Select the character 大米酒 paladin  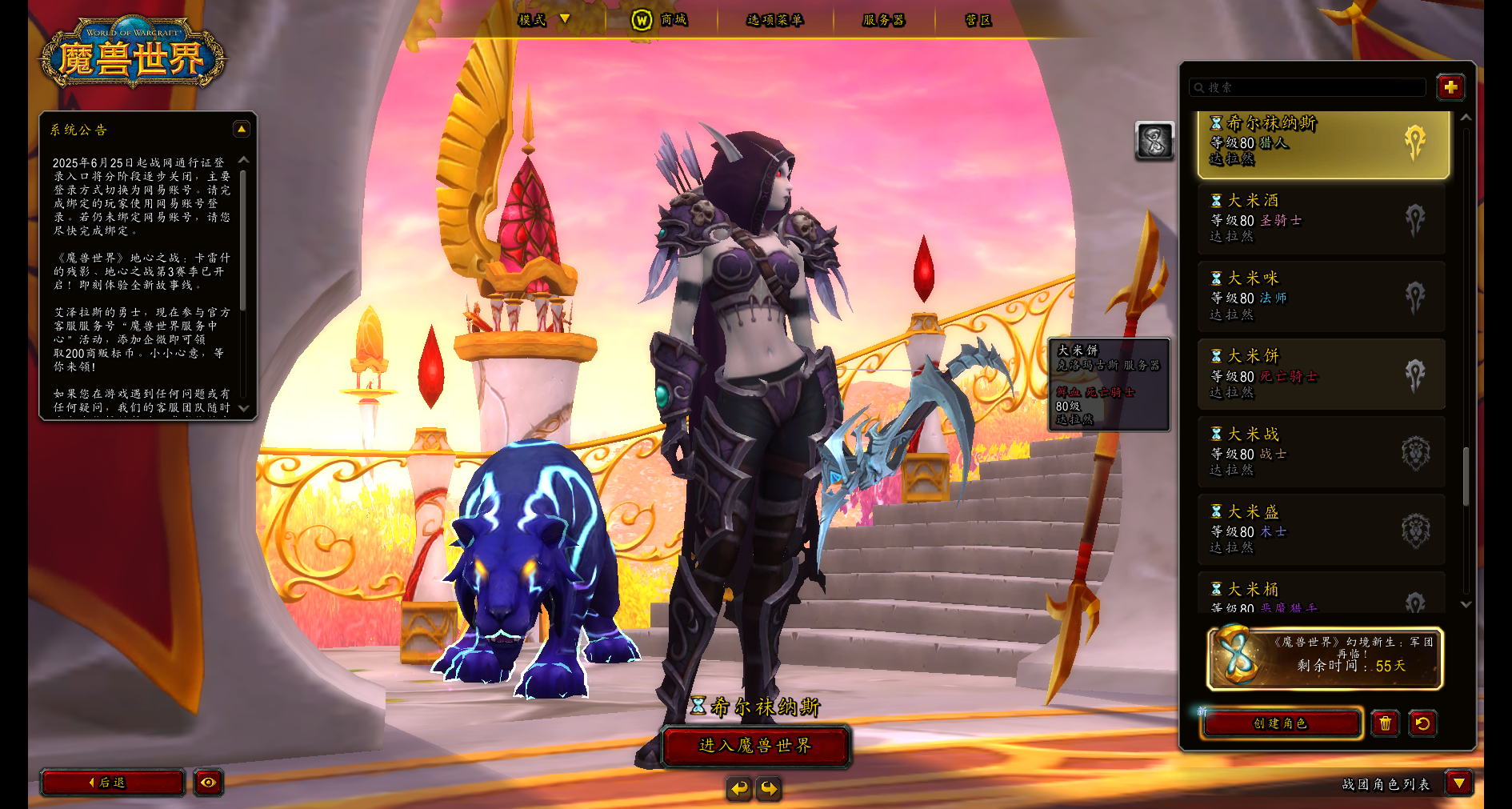click(1322, 219)
